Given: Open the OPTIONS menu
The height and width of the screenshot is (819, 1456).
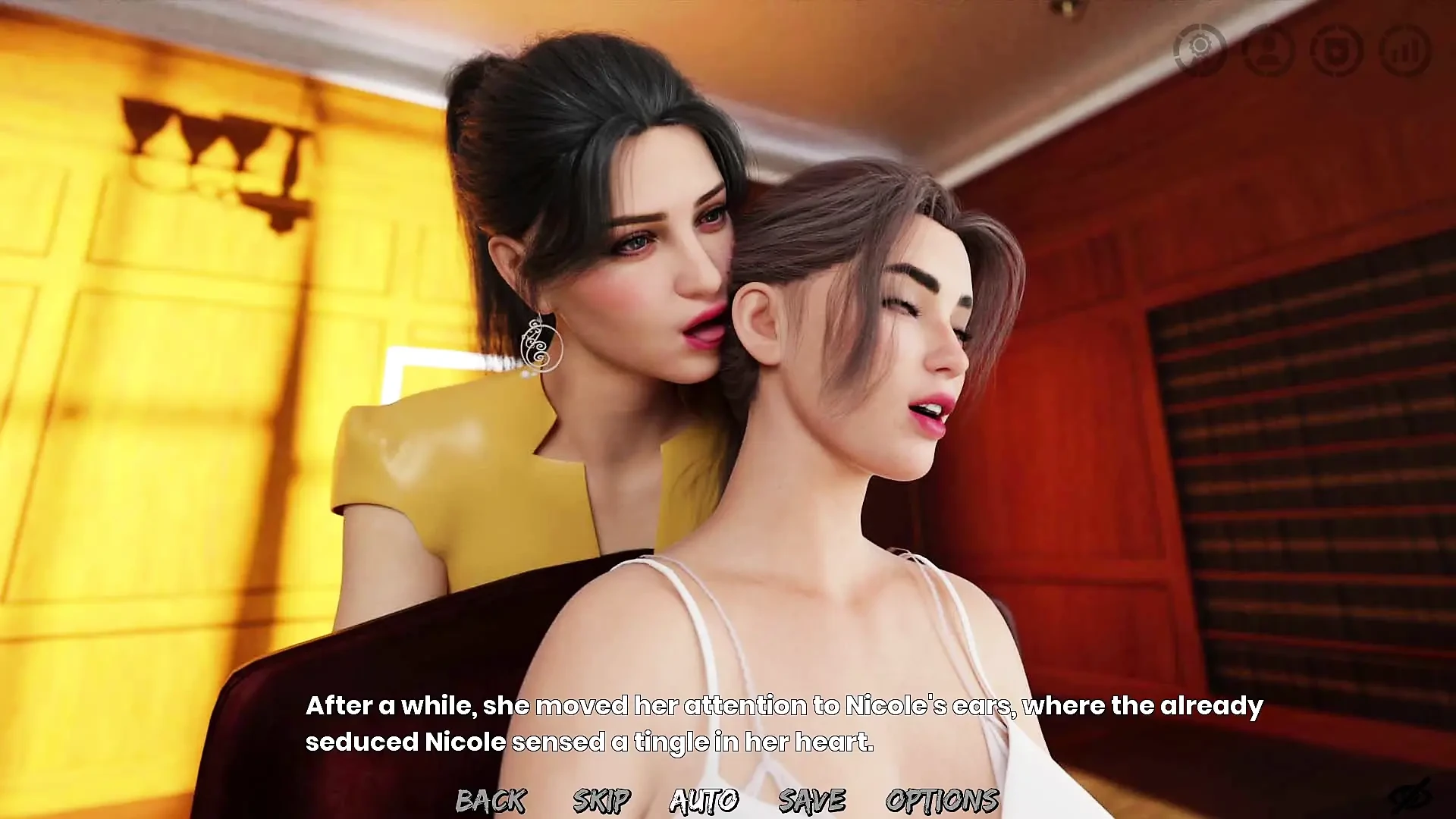Looking at the screenshot, I should (x=942, y=800).
